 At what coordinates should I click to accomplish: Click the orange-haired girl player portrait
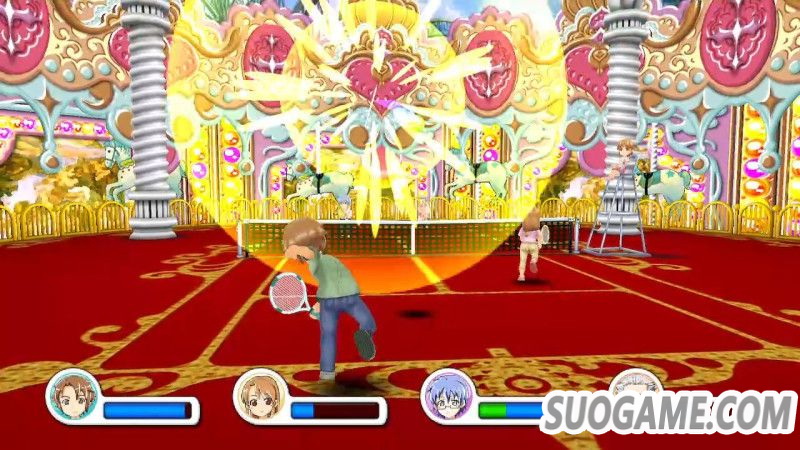(x=260, y=397)
